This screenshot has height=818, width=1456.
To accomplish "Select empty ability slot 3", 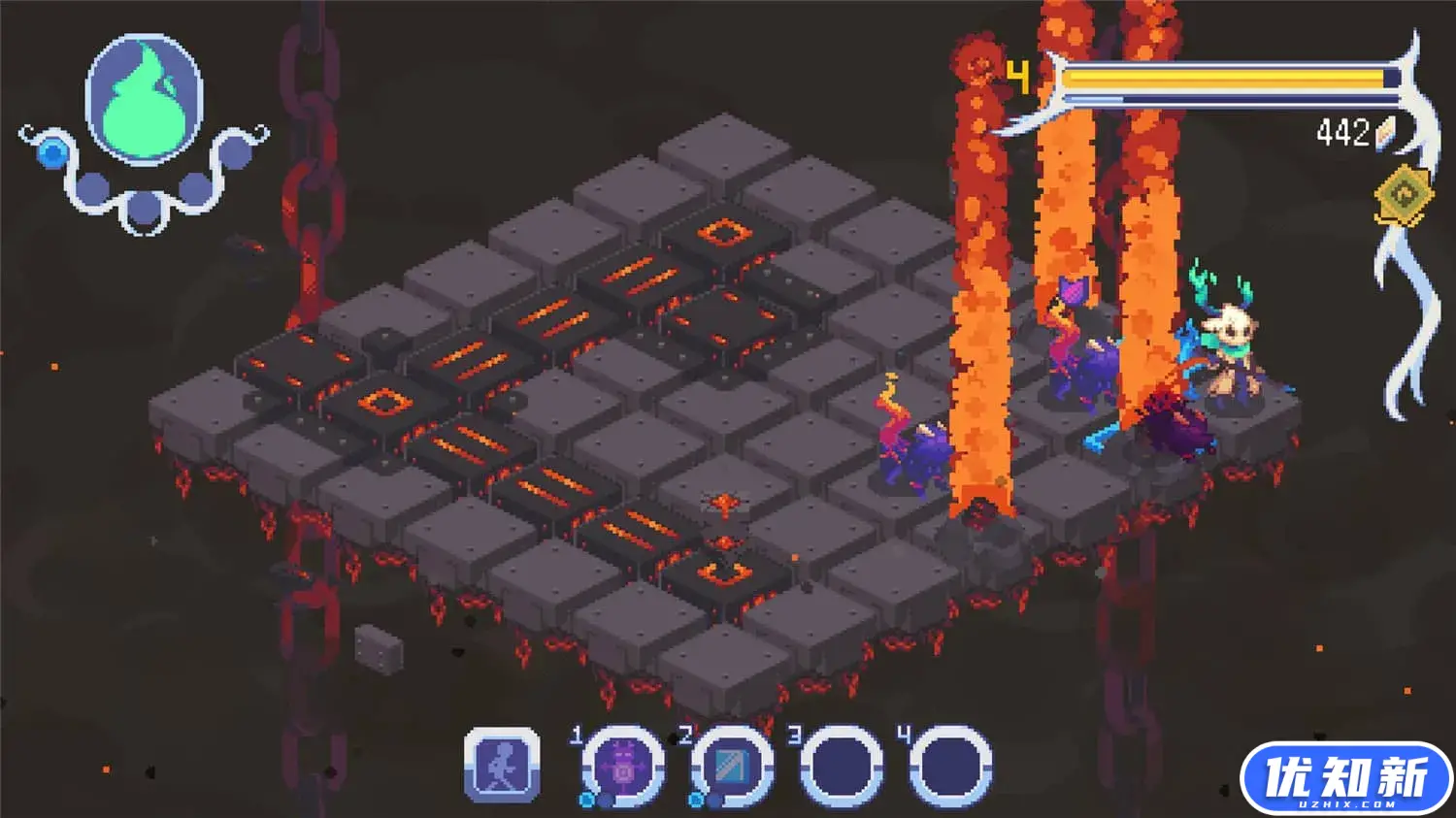I will click(x=842, y=767).
